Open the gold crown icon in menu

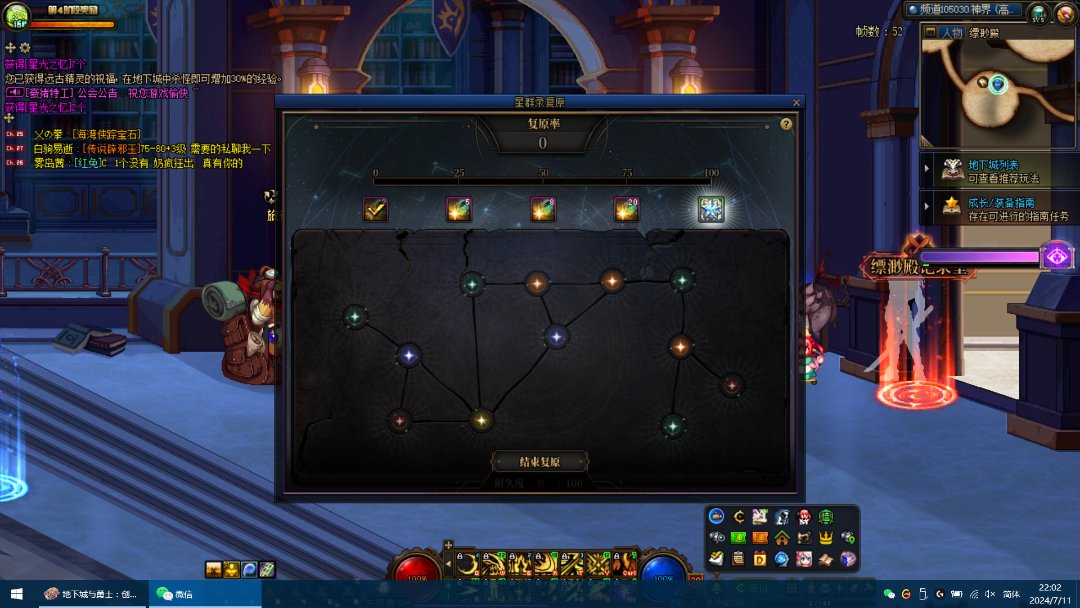[826, 538]
